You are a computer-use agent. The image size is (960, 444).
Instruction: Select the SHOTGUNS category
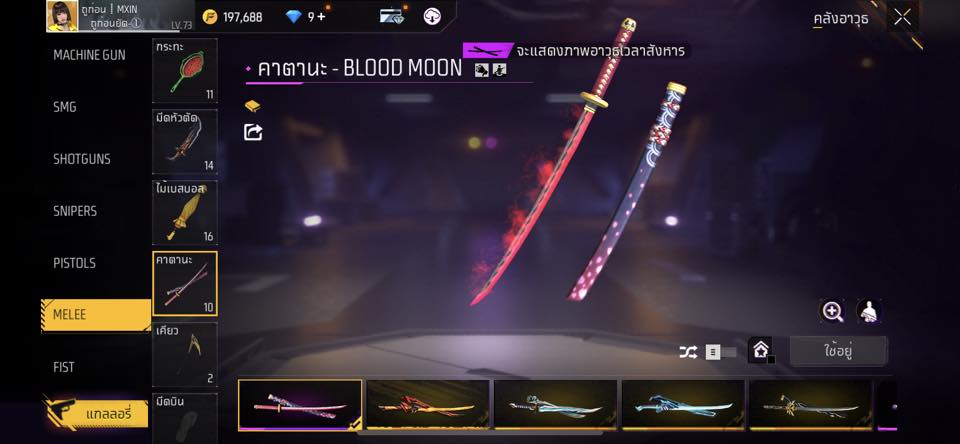click(x=82, y=159)
